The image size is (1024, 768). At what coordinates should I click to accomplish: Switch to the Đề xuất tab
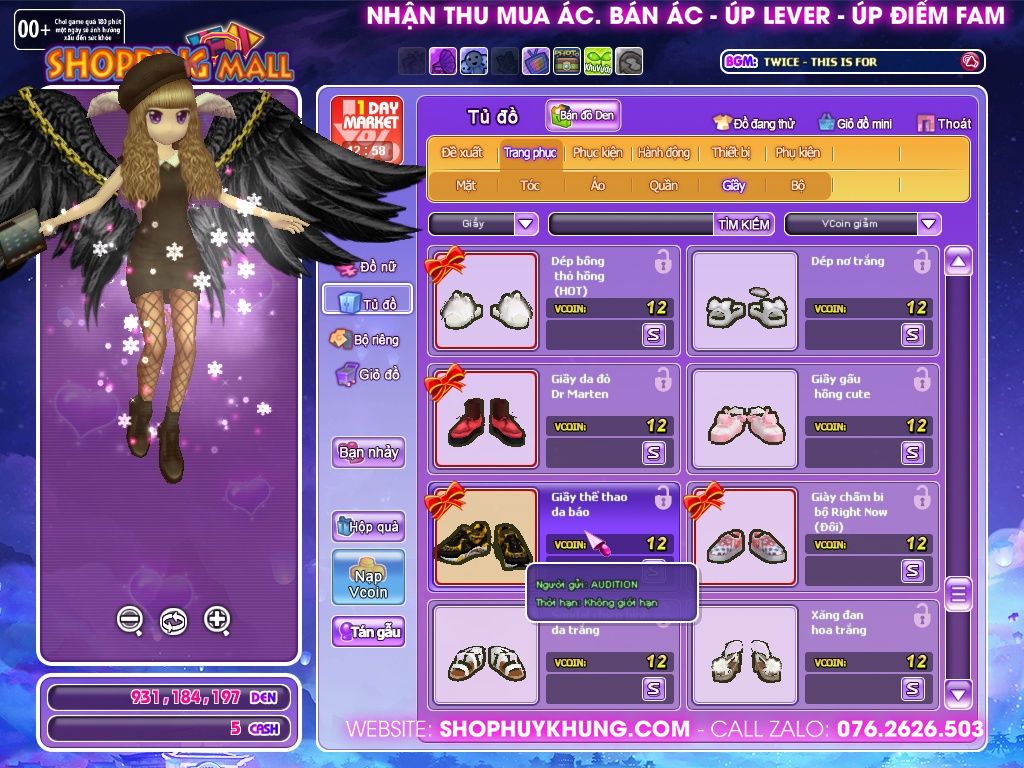(461, 153)
